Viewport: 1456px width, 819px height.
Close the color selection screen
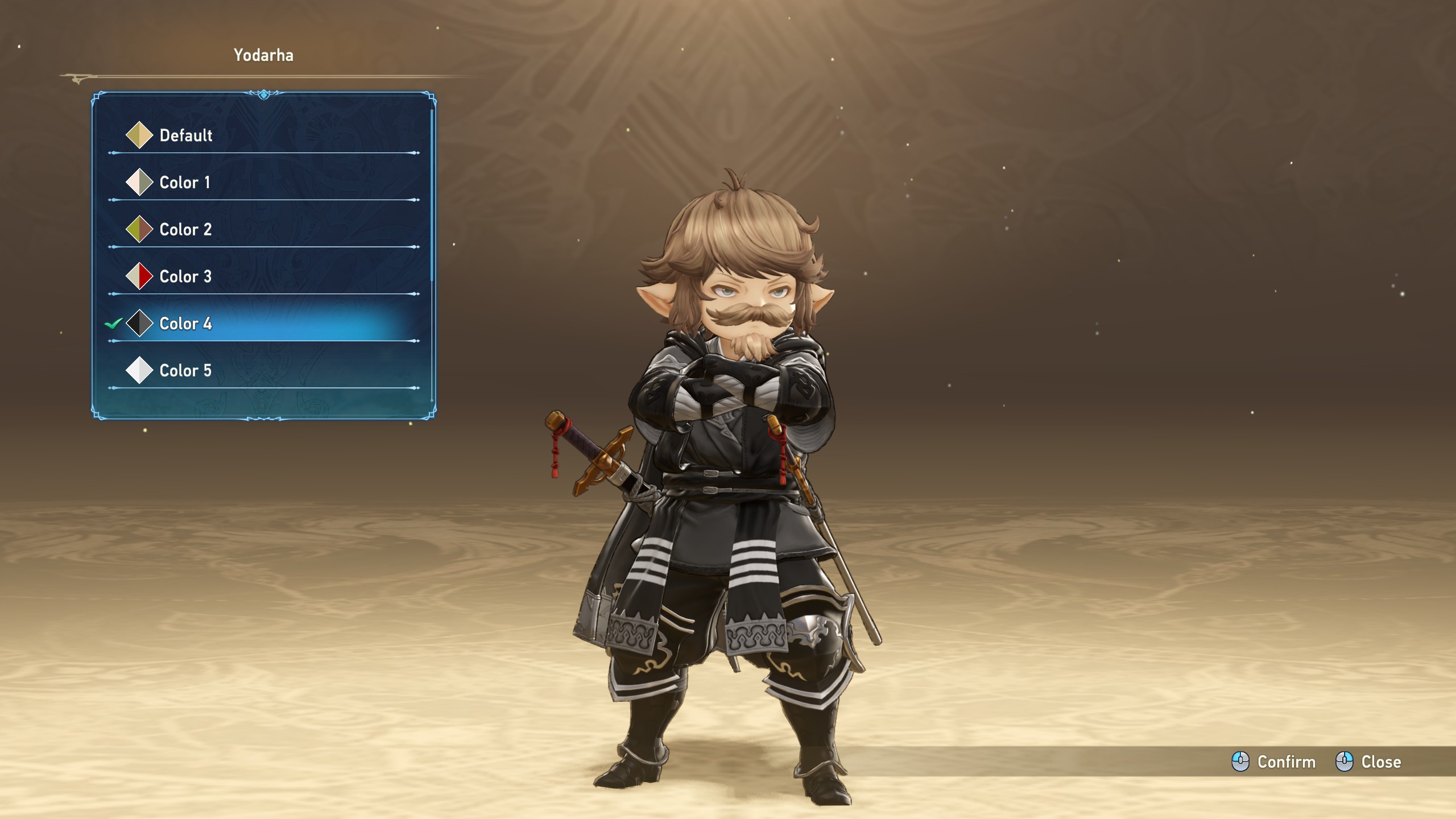[x=1368, y=762]
